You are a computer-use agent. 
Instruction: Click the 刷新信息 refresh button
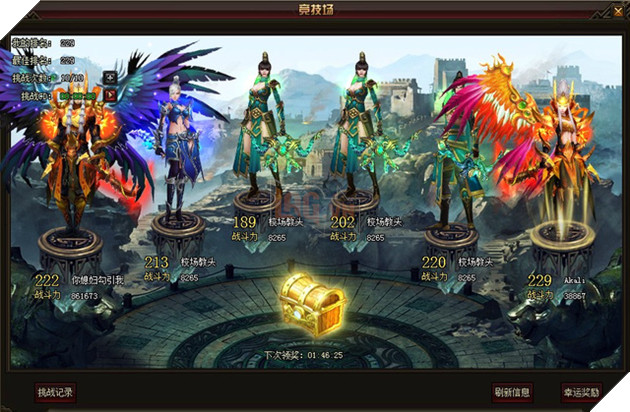click(511, 391)
